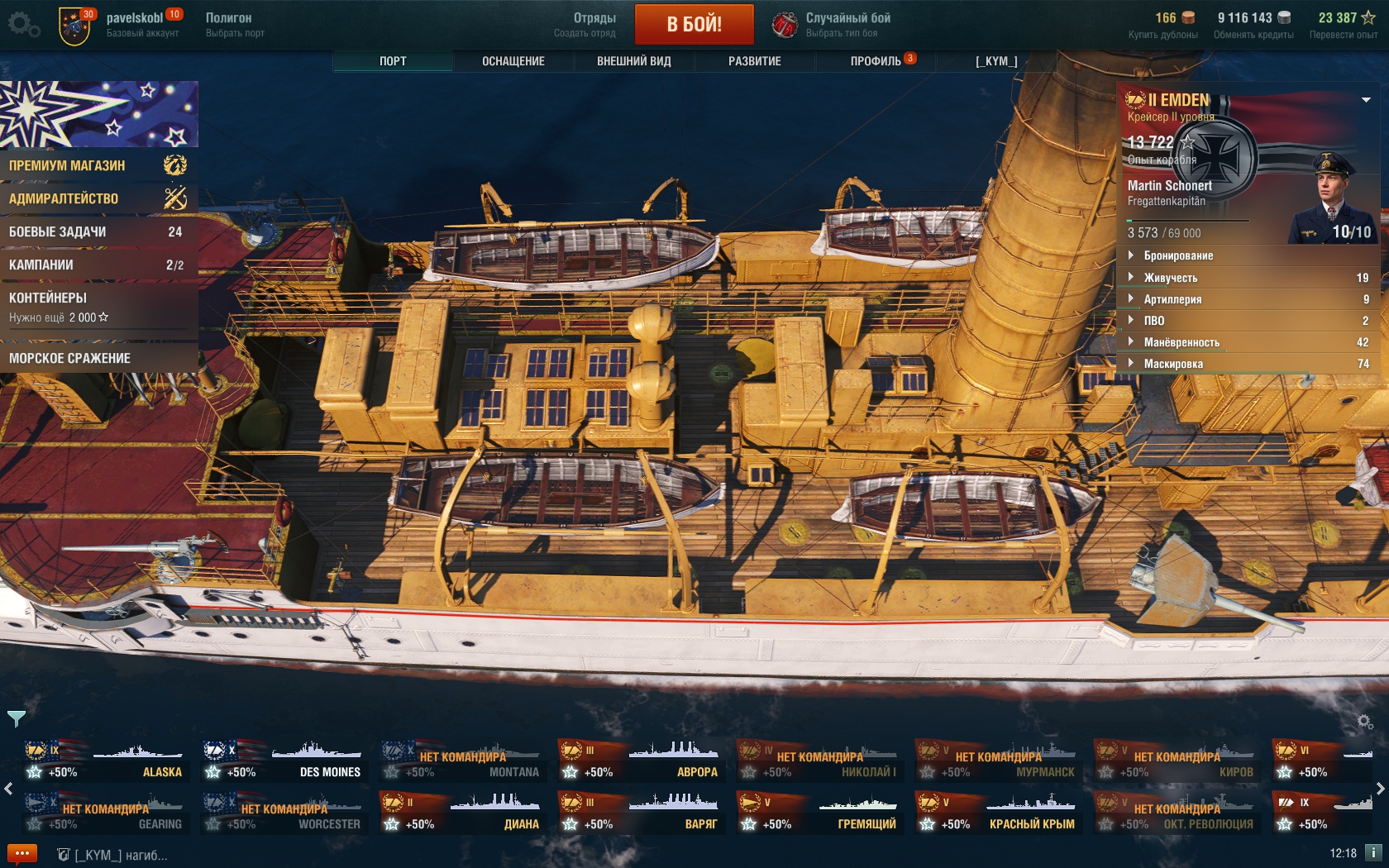Choose battle type Случайный бой
Viewport: 1389px width, 868px height.
coord(831,24)
